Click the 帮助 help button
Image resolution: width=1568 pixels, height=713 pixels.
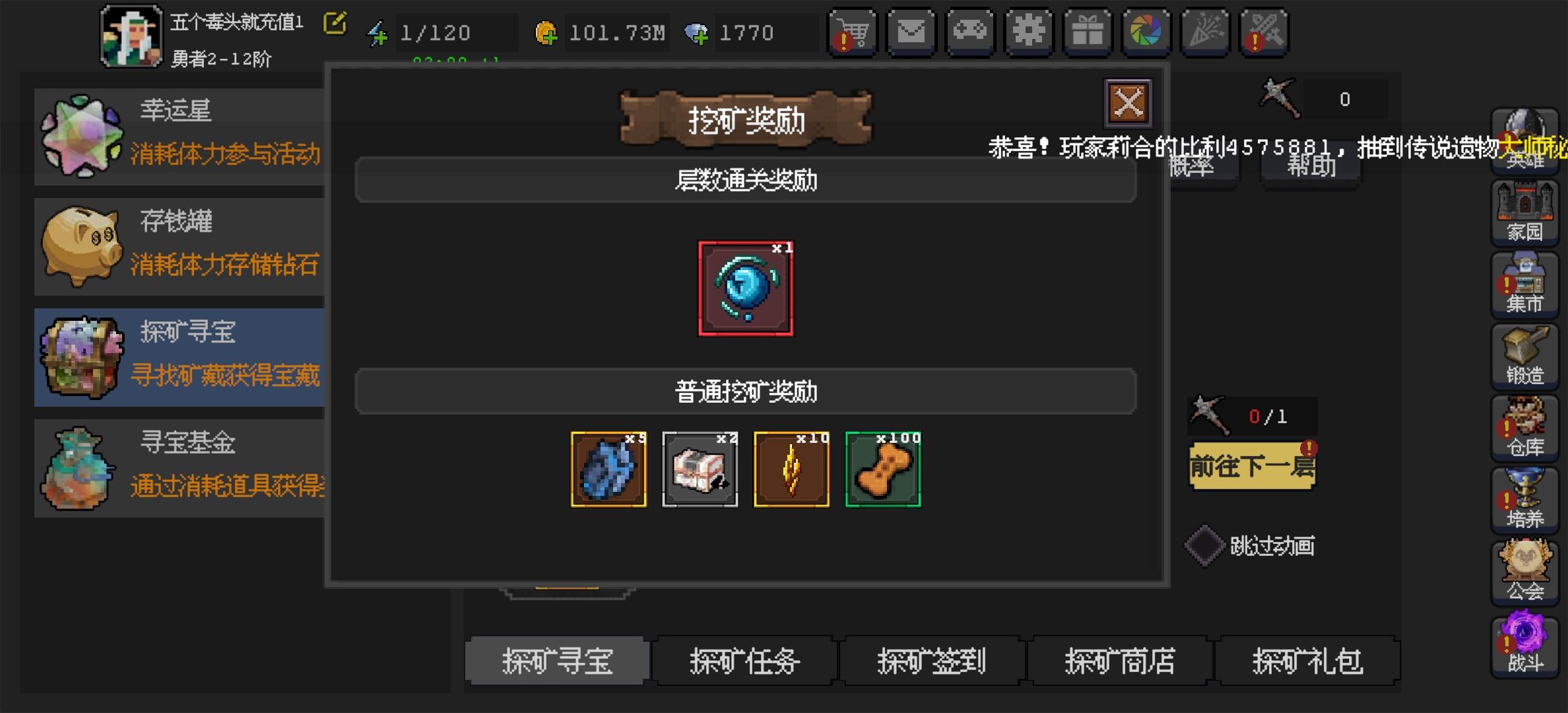[1309, 166]
